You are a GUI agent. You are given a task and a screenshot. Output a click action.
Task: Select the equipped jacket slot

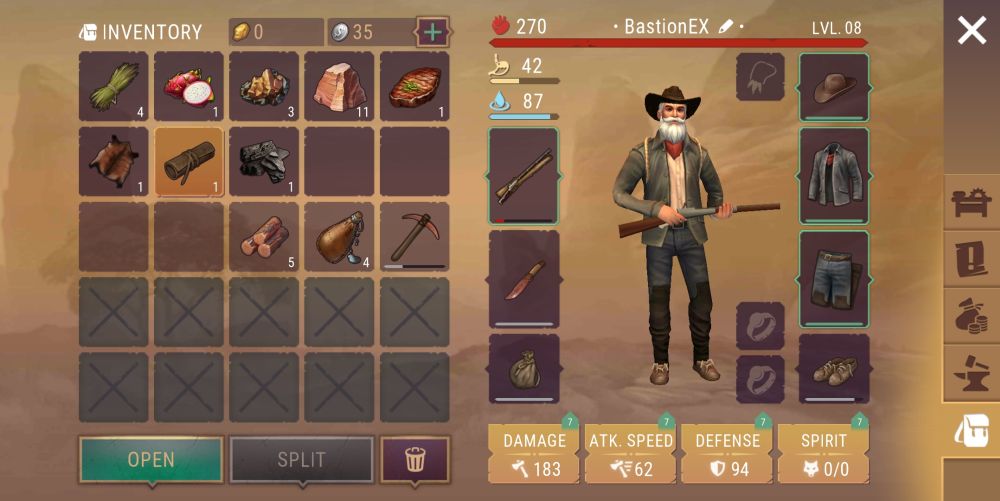834,175
